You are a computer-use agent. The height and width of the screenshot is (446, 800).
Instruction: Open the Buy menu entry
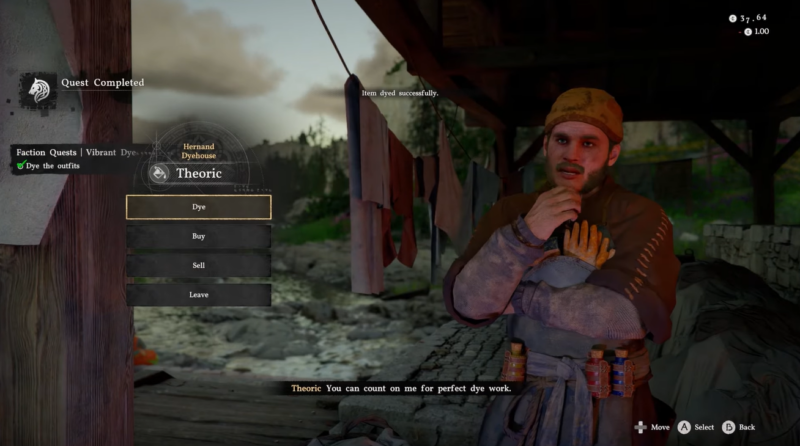pyautogui.click(x=198, y=236)
